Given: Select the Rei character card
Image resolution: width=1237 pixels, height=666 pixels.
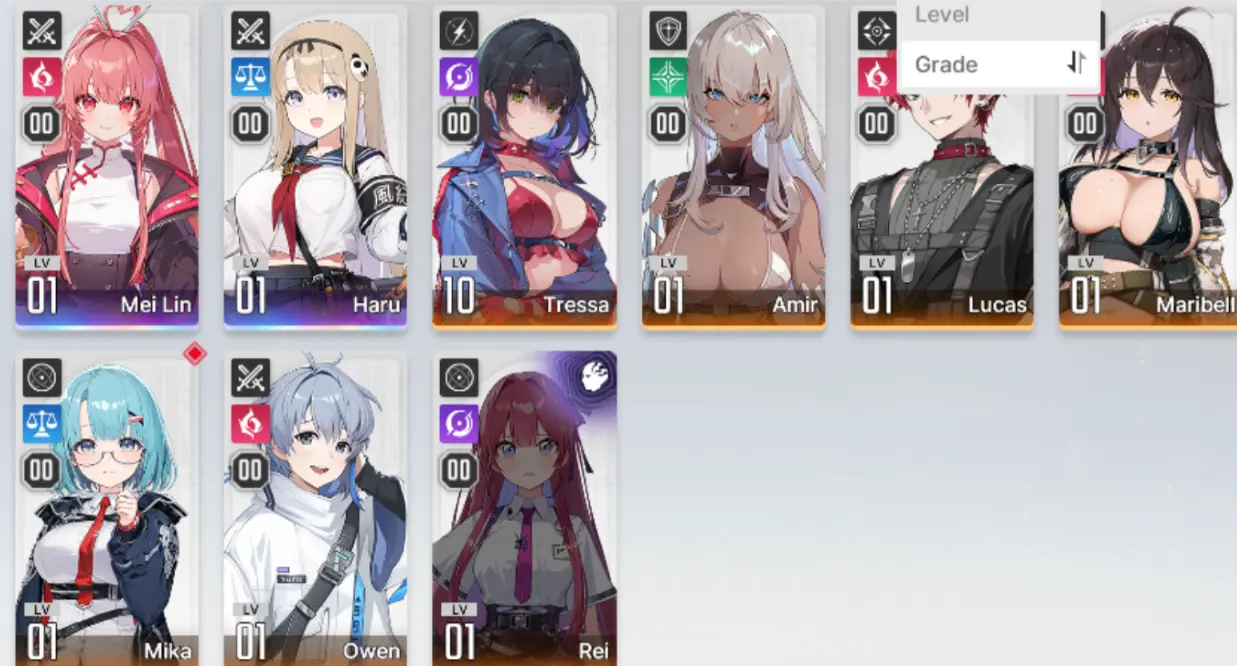Looking at the screenshot, I should click(x=524, y=510).
